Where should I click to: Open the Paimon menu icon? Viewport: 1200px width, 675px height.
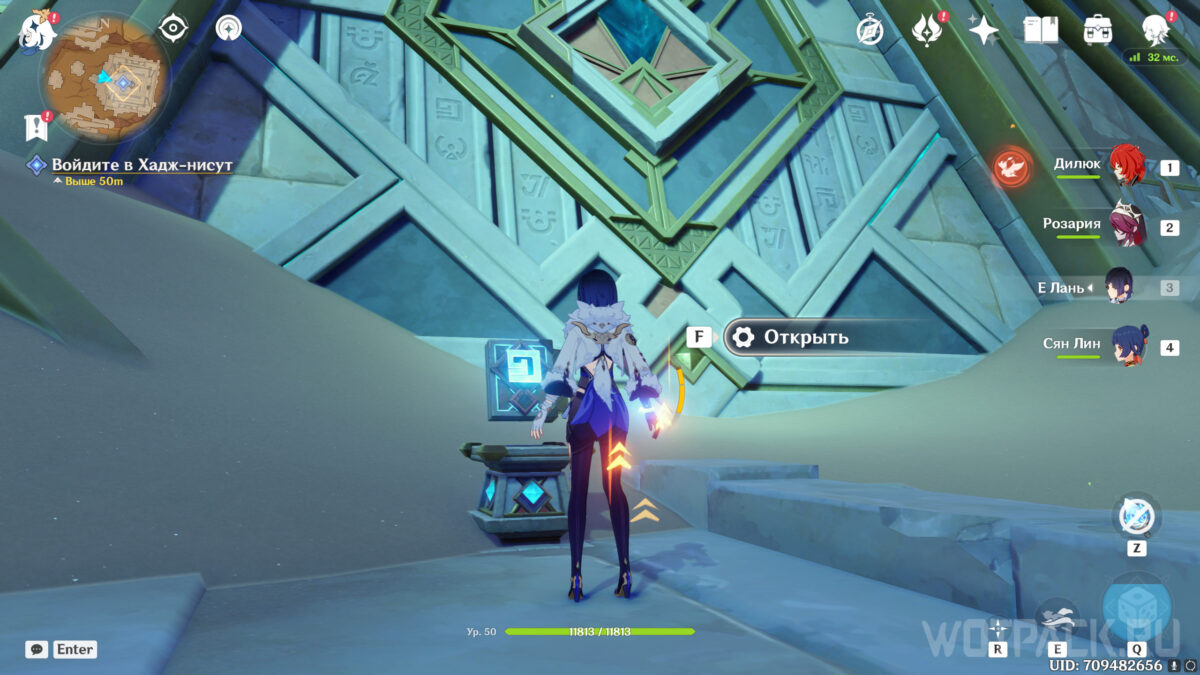click(x=35, y=32)
